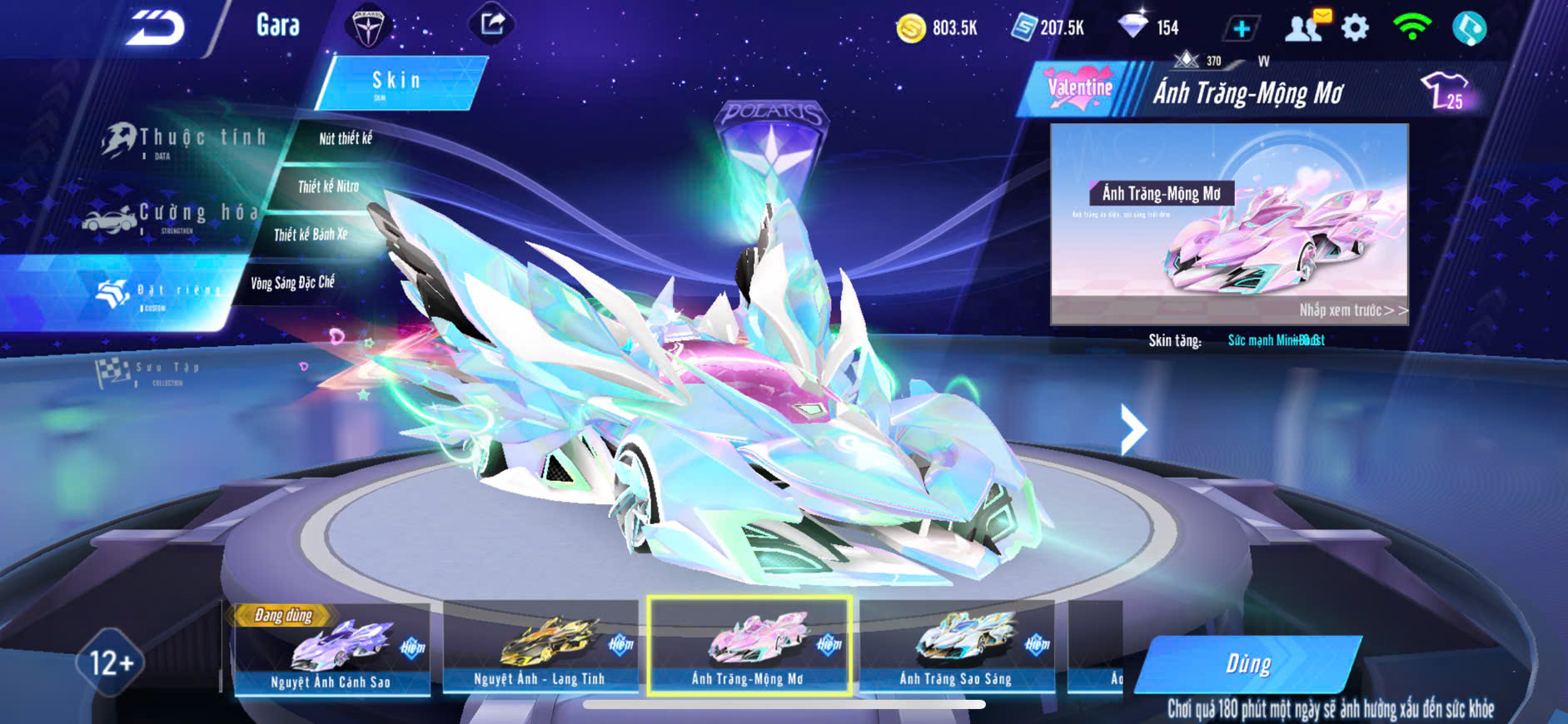Open the gear settings menu

coord(1356,28)
